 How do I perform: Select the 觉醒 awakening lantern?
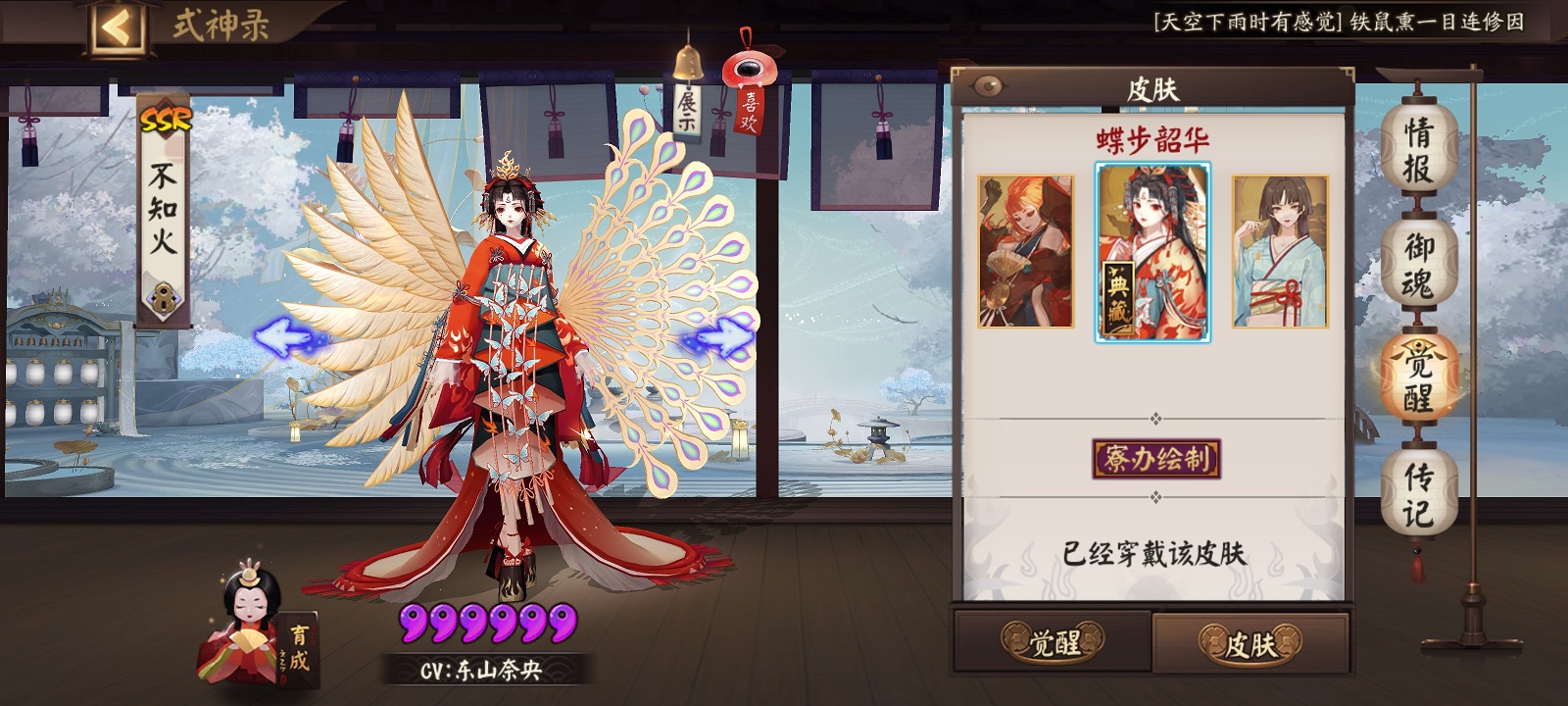point(1418,380)
